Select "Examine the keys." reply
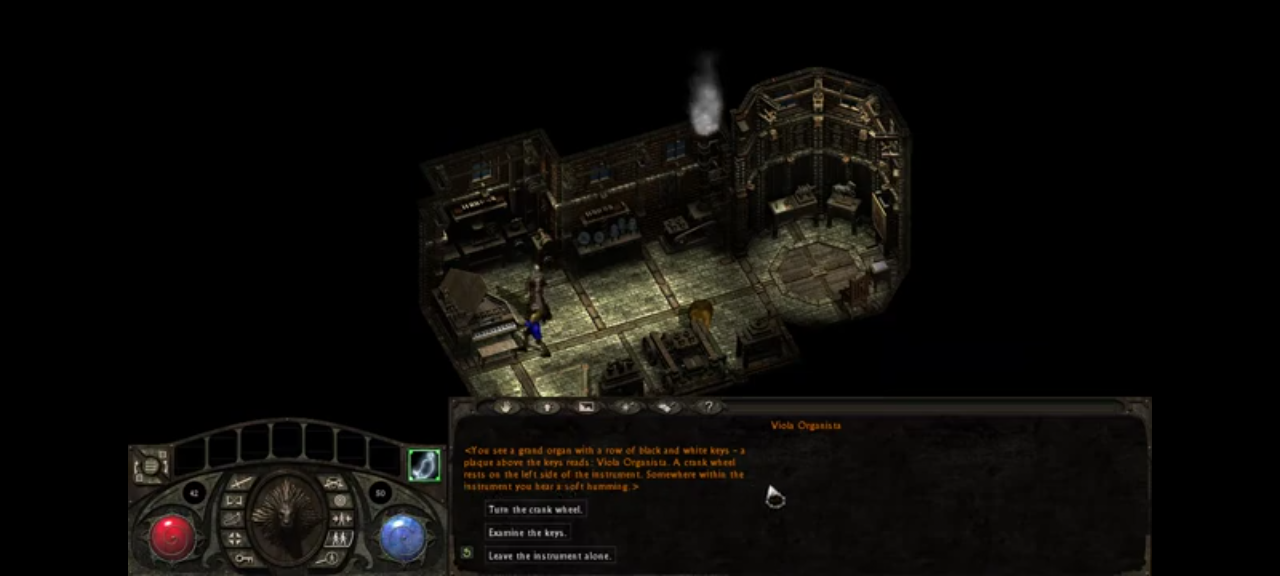1280x576 pixels. click(x=527, y=532)
